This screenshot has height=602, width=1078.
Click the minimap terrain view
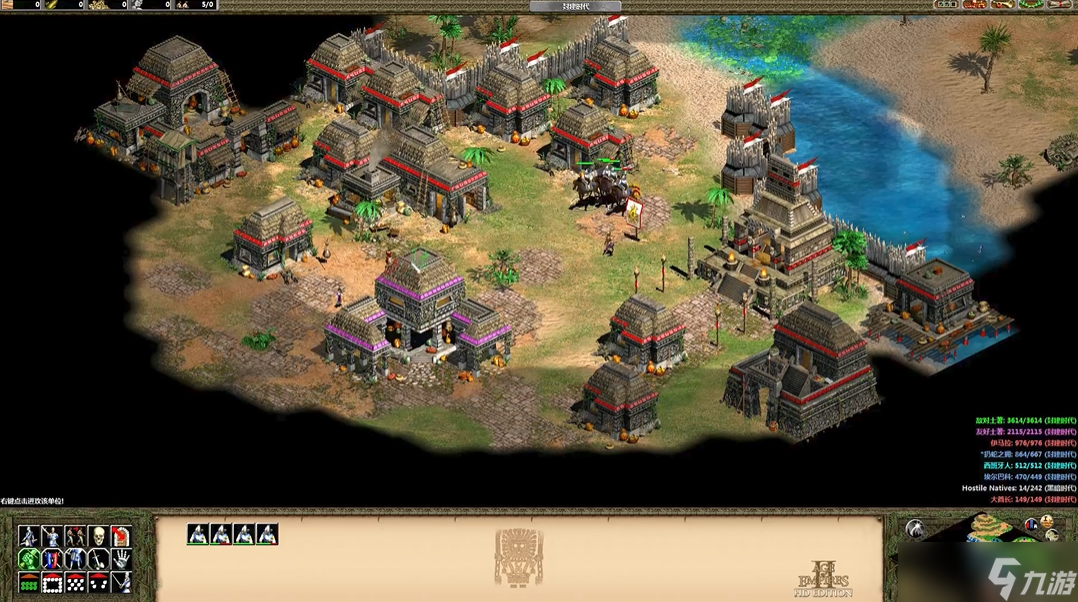(990, 527)
